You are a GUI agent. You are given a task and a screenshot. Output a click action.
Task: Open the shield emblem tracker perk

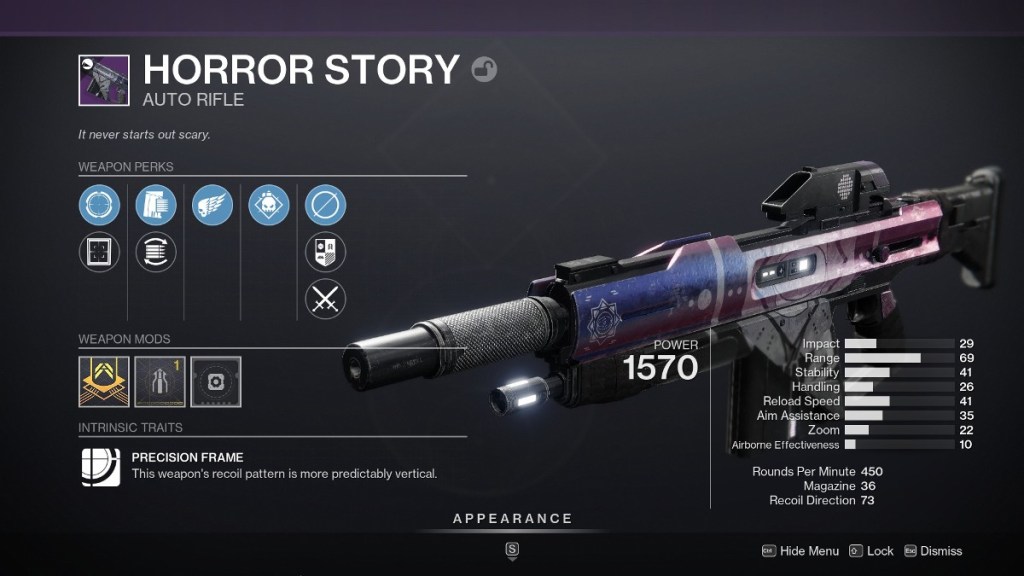[x=325, y=252]
